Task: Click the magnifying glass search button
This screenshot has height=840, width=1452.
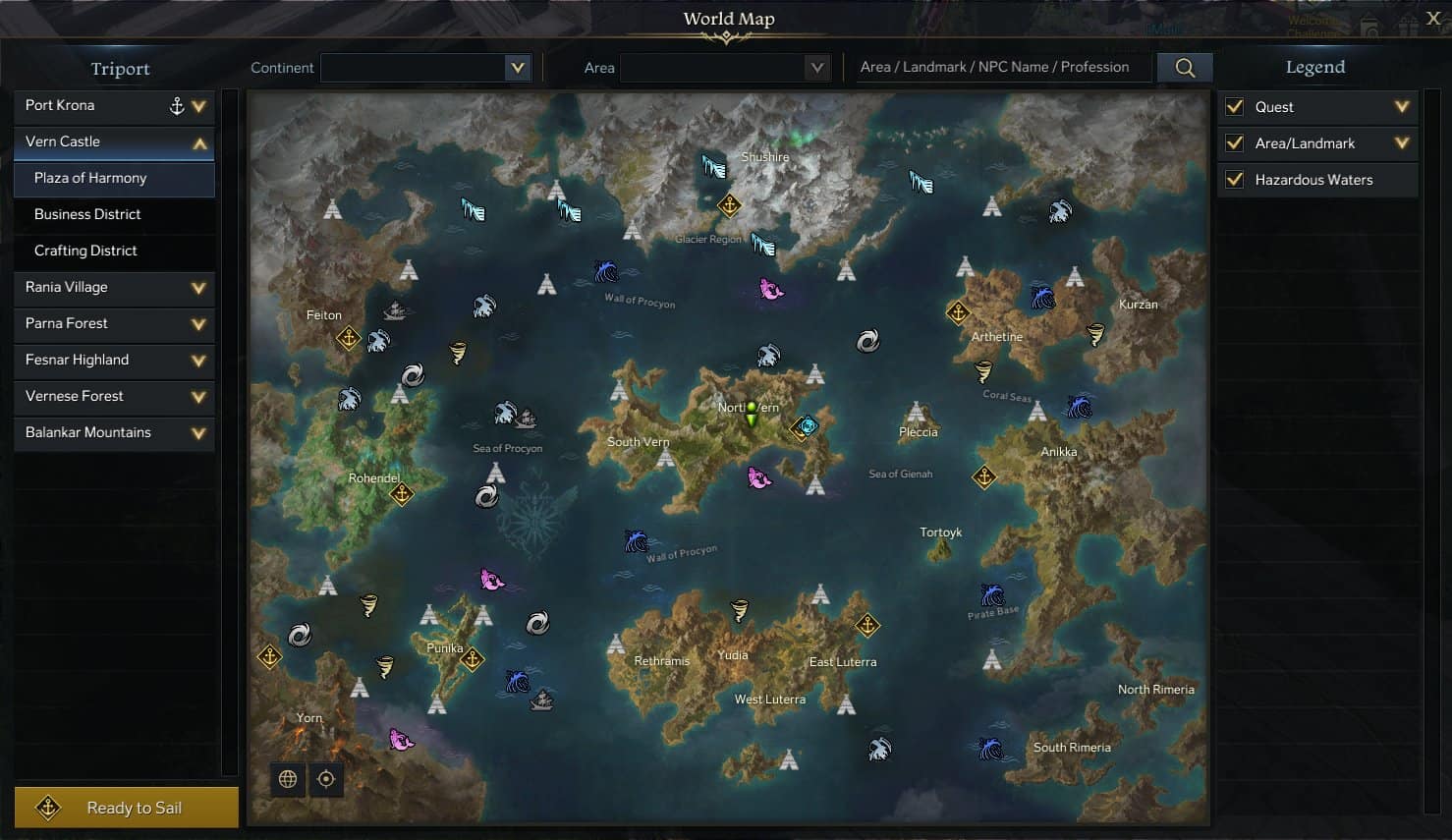Action: pos(1185,68)
